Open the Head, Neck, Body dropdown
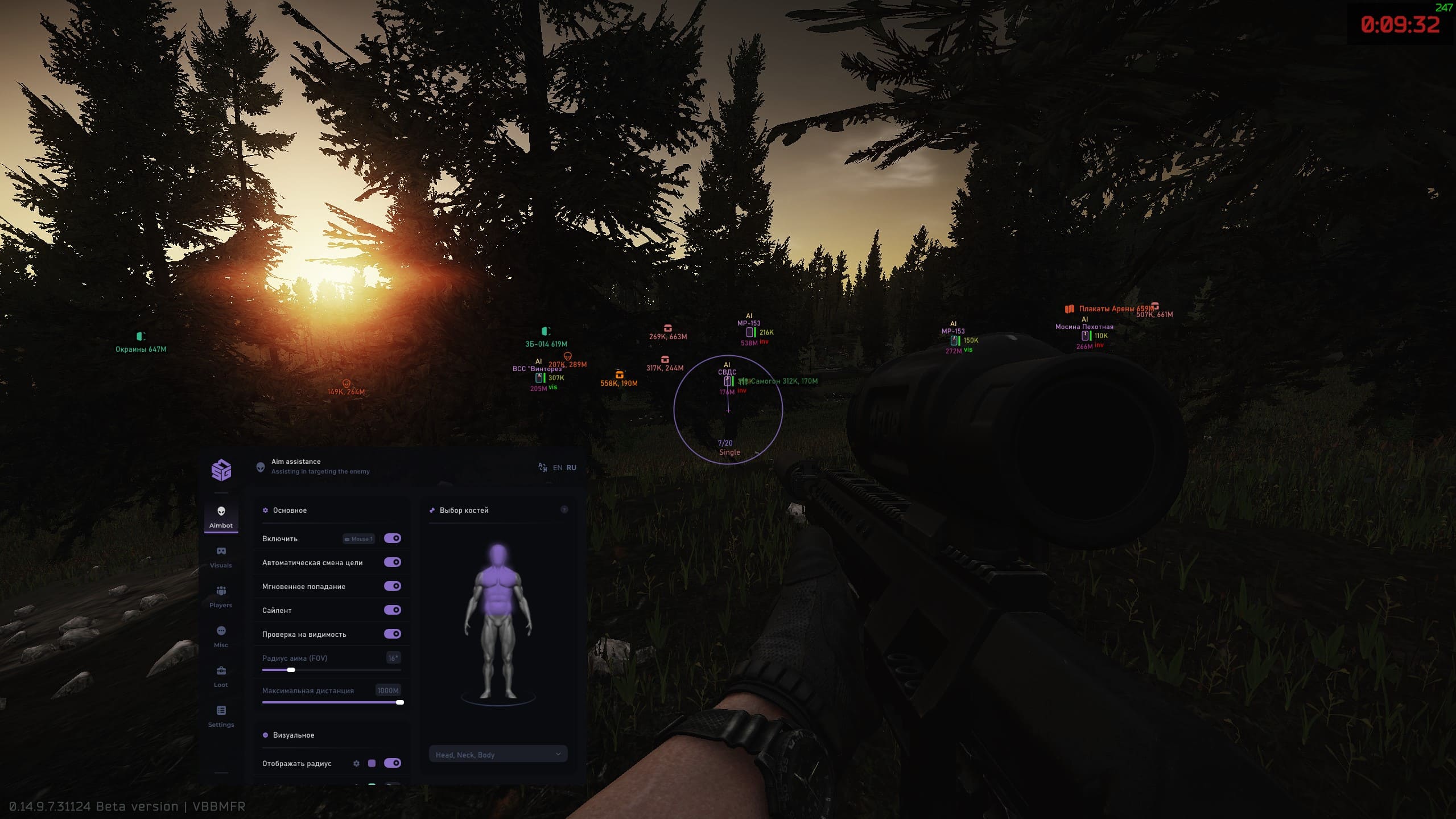The image size is (1456, 819). 498,755
